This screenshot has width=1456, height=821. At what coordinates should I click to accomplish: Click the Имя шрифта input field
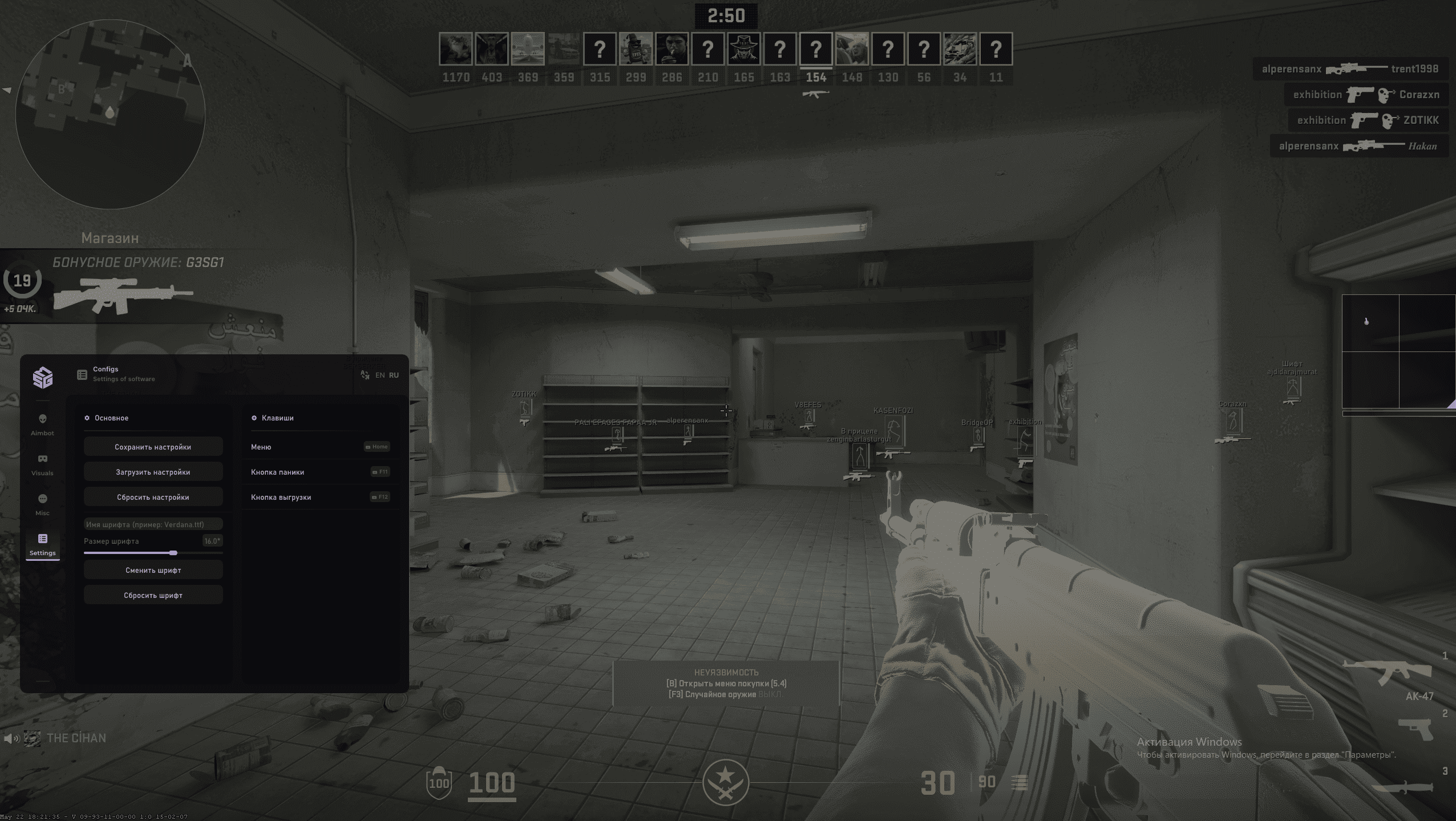[153, 524]
